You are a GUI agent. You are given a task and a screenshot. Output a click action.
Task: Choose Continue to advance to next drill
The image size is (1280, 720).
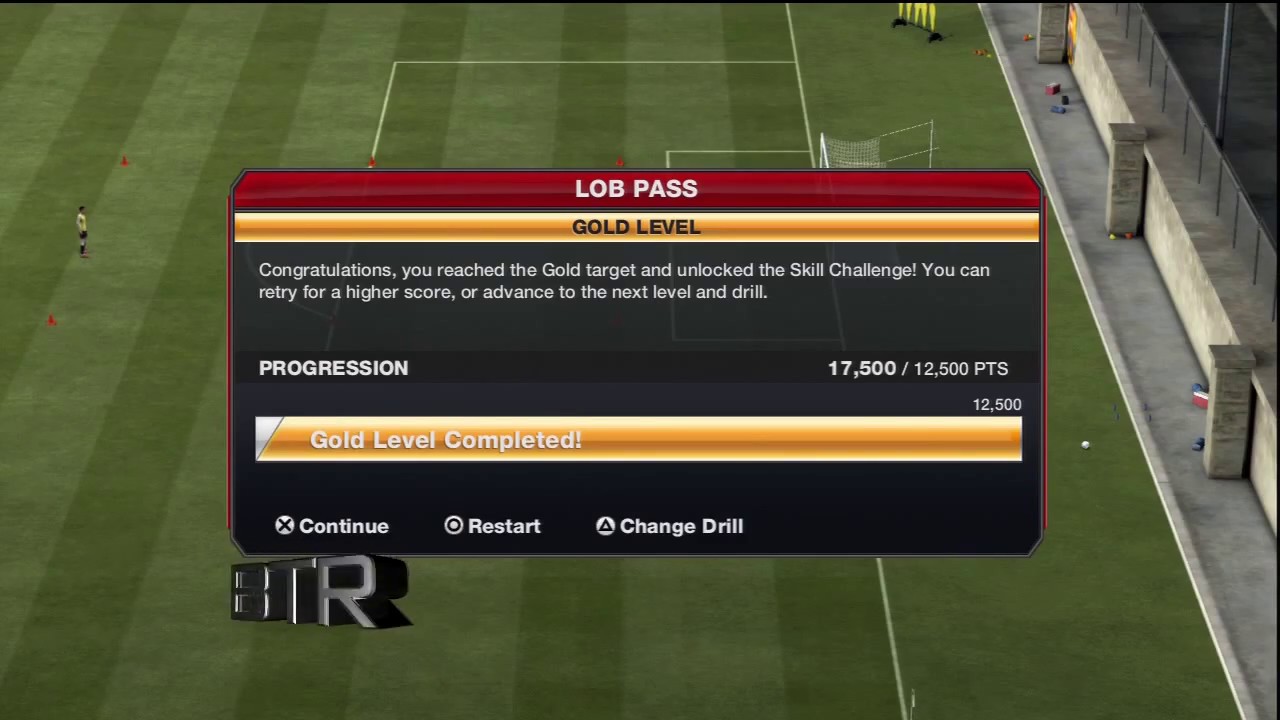(332, 526)
